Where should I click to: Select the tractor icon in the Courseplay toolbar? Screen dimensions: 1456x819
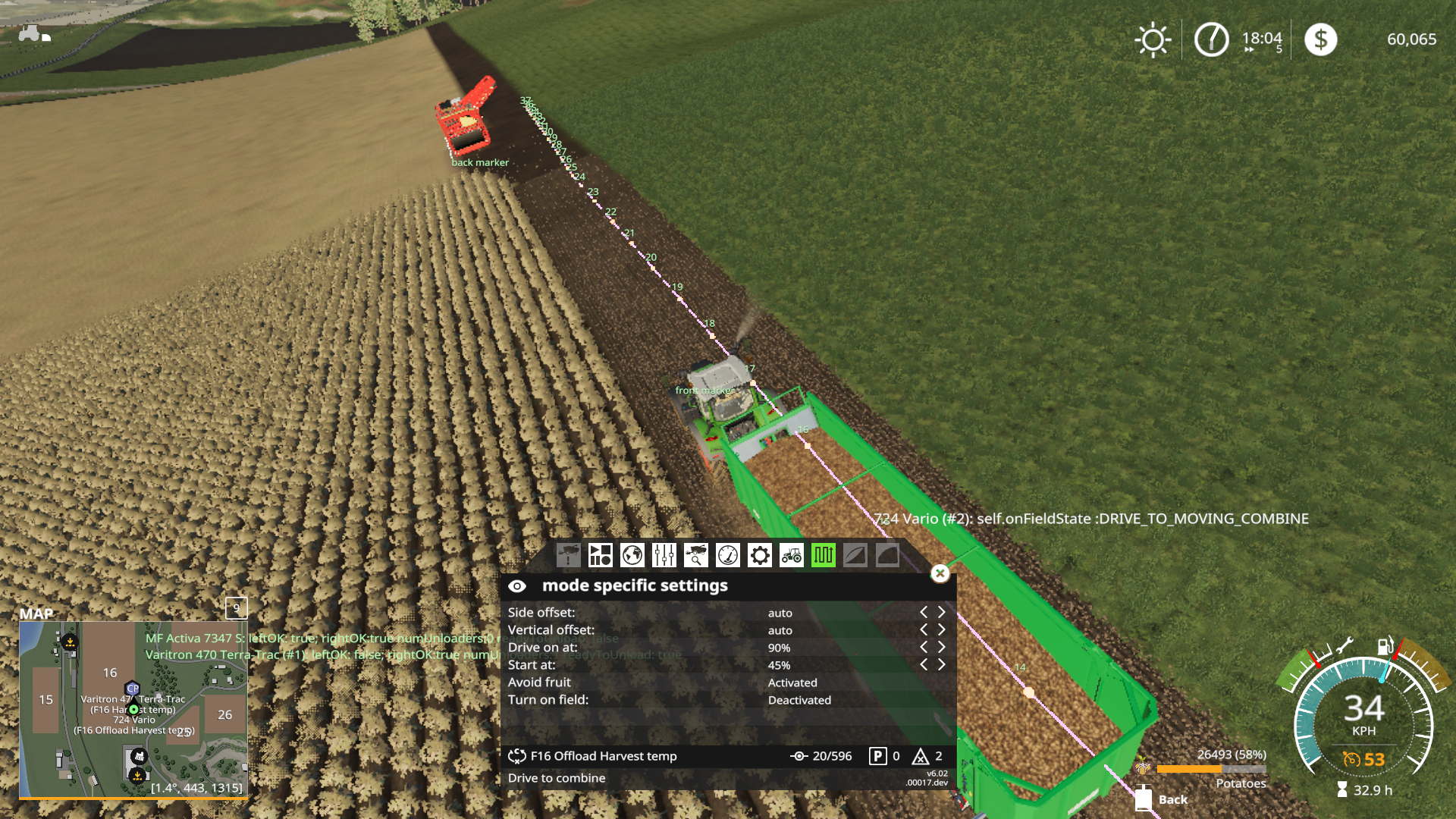click(791, 555)
